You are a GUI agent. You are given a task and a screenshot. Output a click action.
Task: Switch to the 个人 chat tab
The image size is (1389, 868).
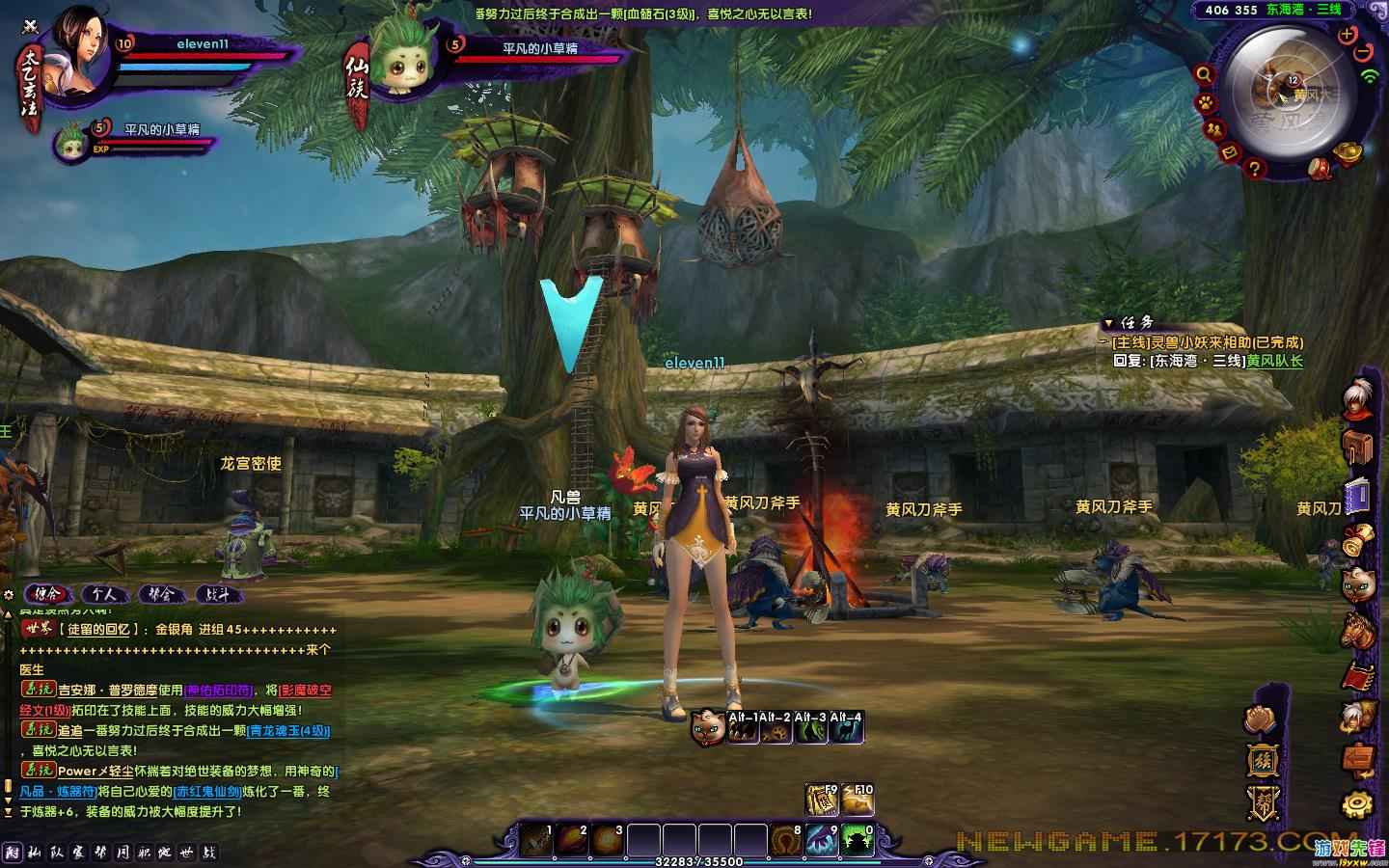[104, 594]
